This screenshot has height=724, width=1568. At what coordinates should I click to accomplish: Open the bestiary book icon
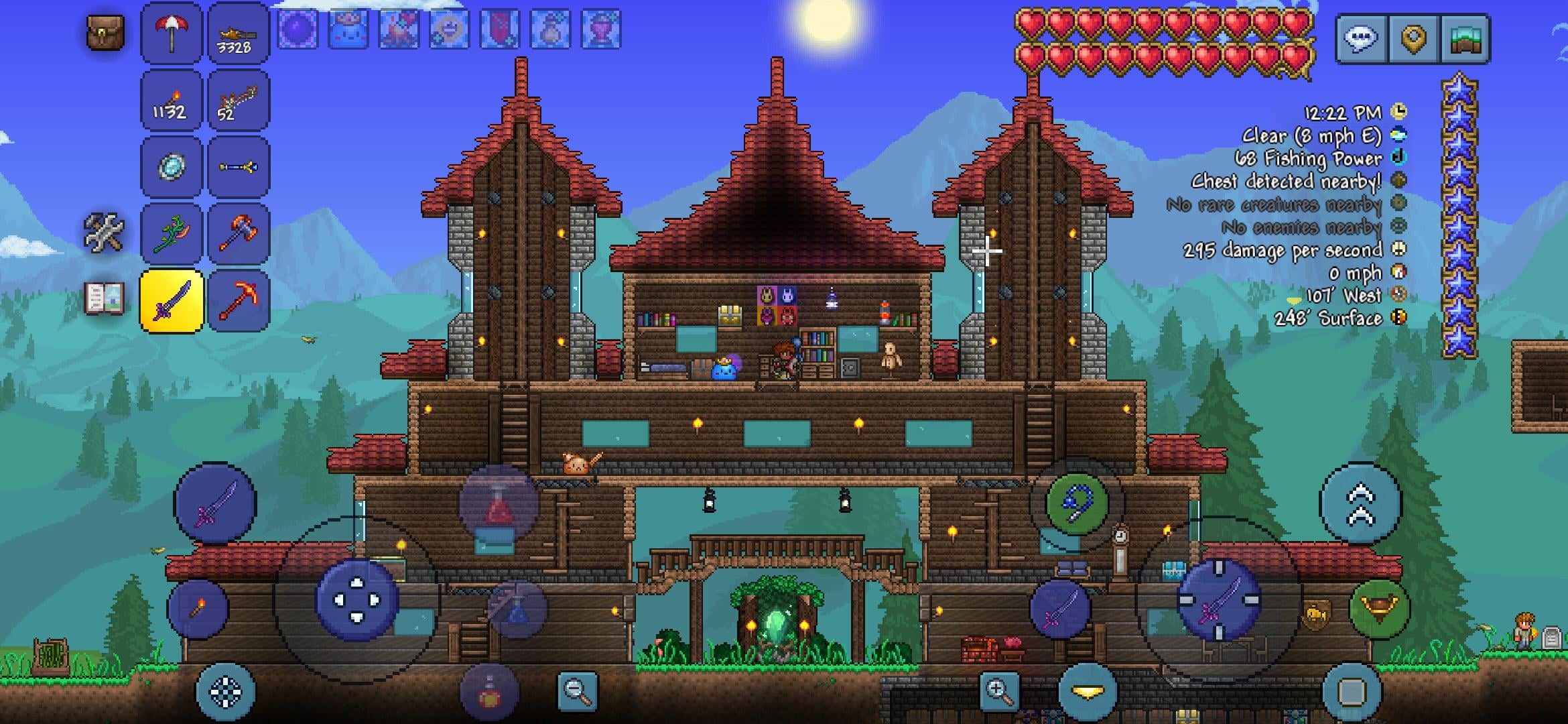pos(105,299)
